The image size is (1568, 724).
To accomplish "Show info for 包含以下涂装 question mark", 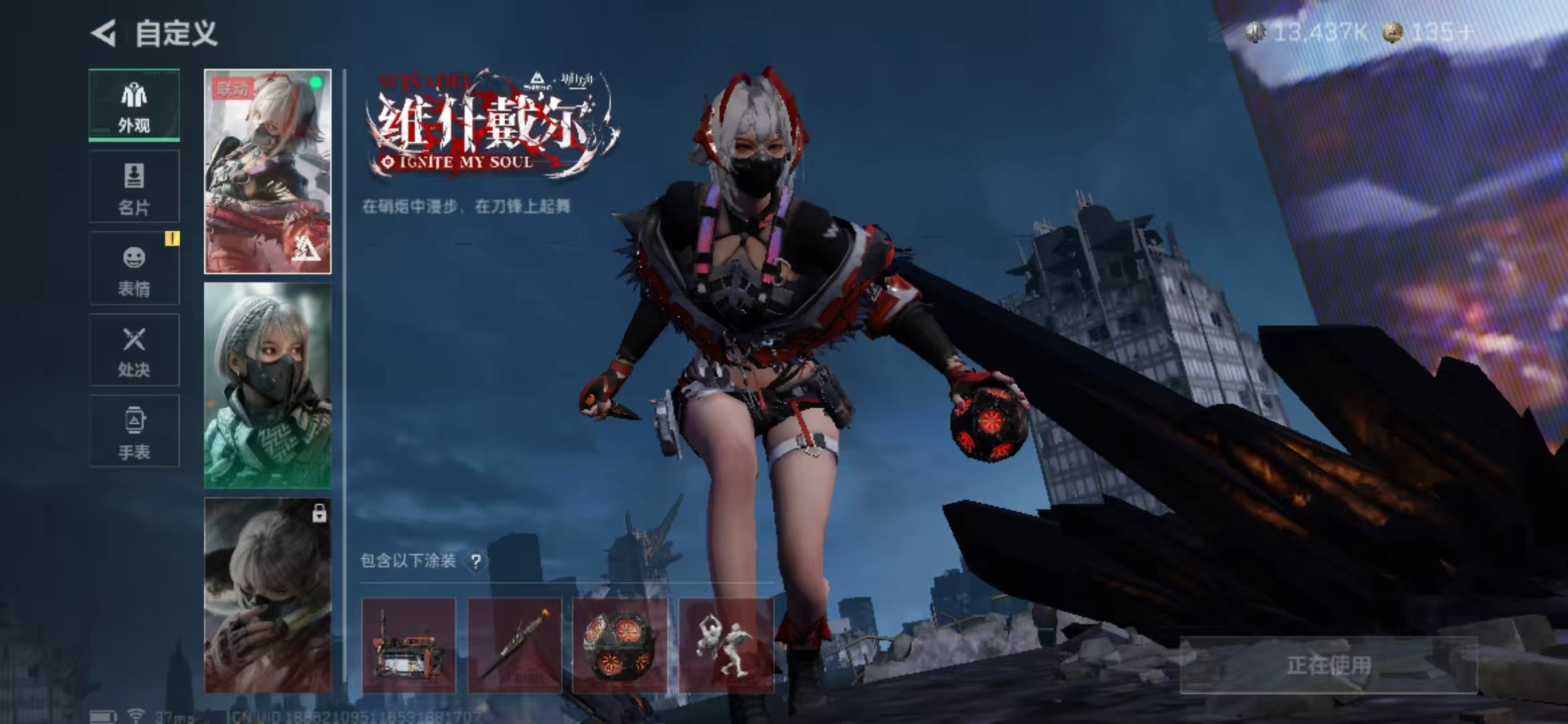I will click(476, 561).
